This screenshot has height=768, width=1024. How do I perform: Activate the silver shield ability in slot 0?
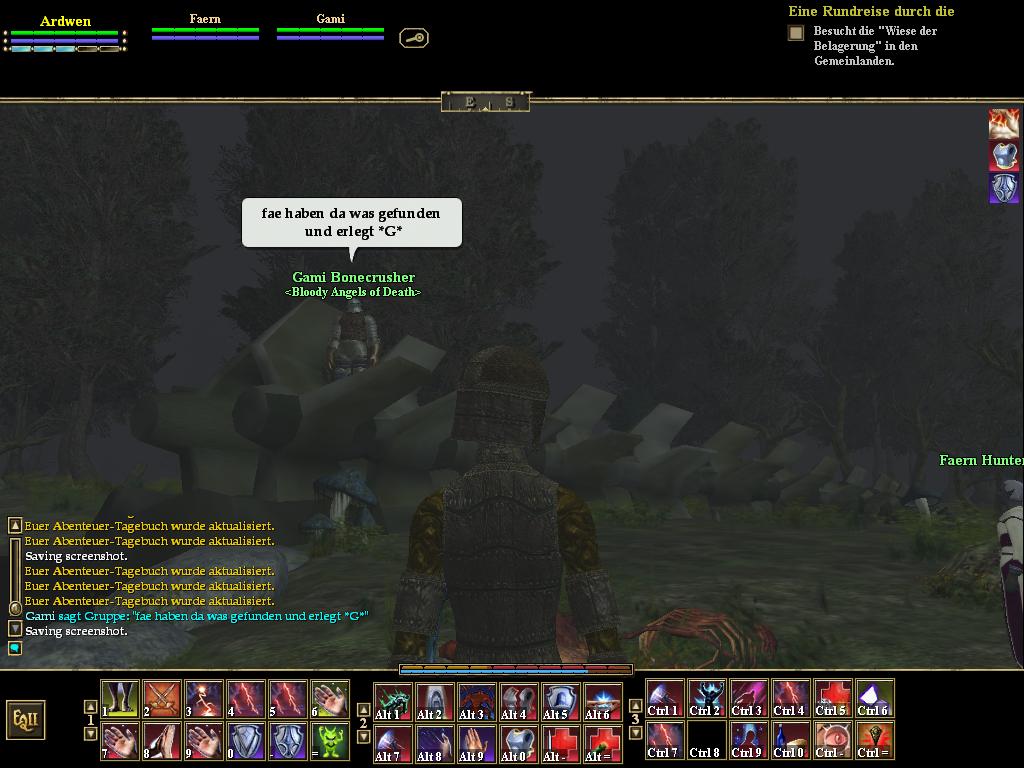point(246,742)
